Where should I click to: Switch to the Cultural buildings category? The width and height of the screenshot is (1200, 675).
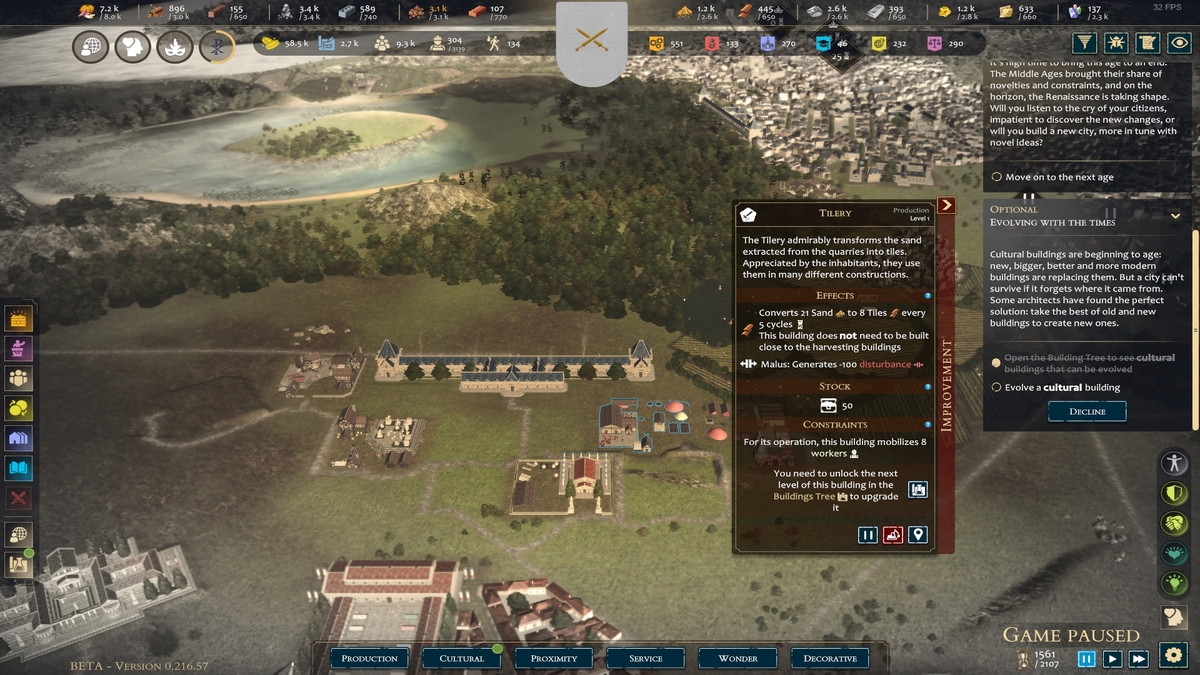462,658
